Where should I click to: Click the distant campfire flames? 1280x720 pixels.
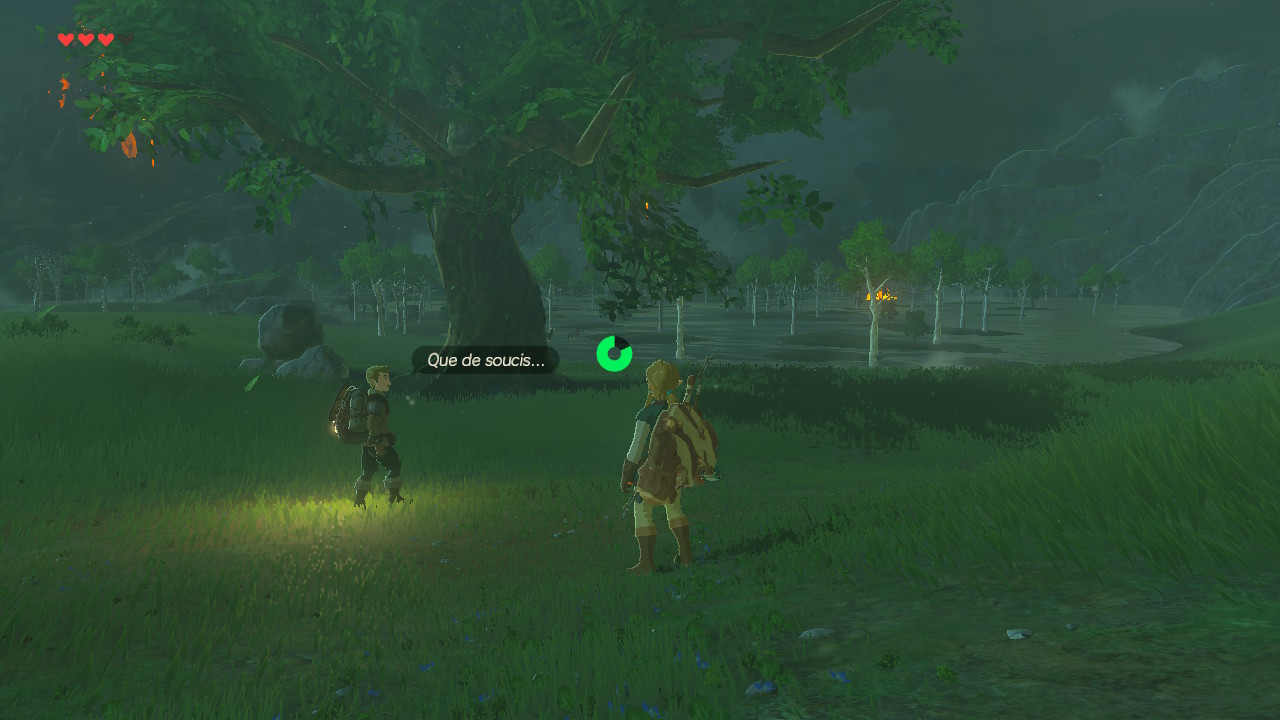pyautogui.click(x=880, y=297)
